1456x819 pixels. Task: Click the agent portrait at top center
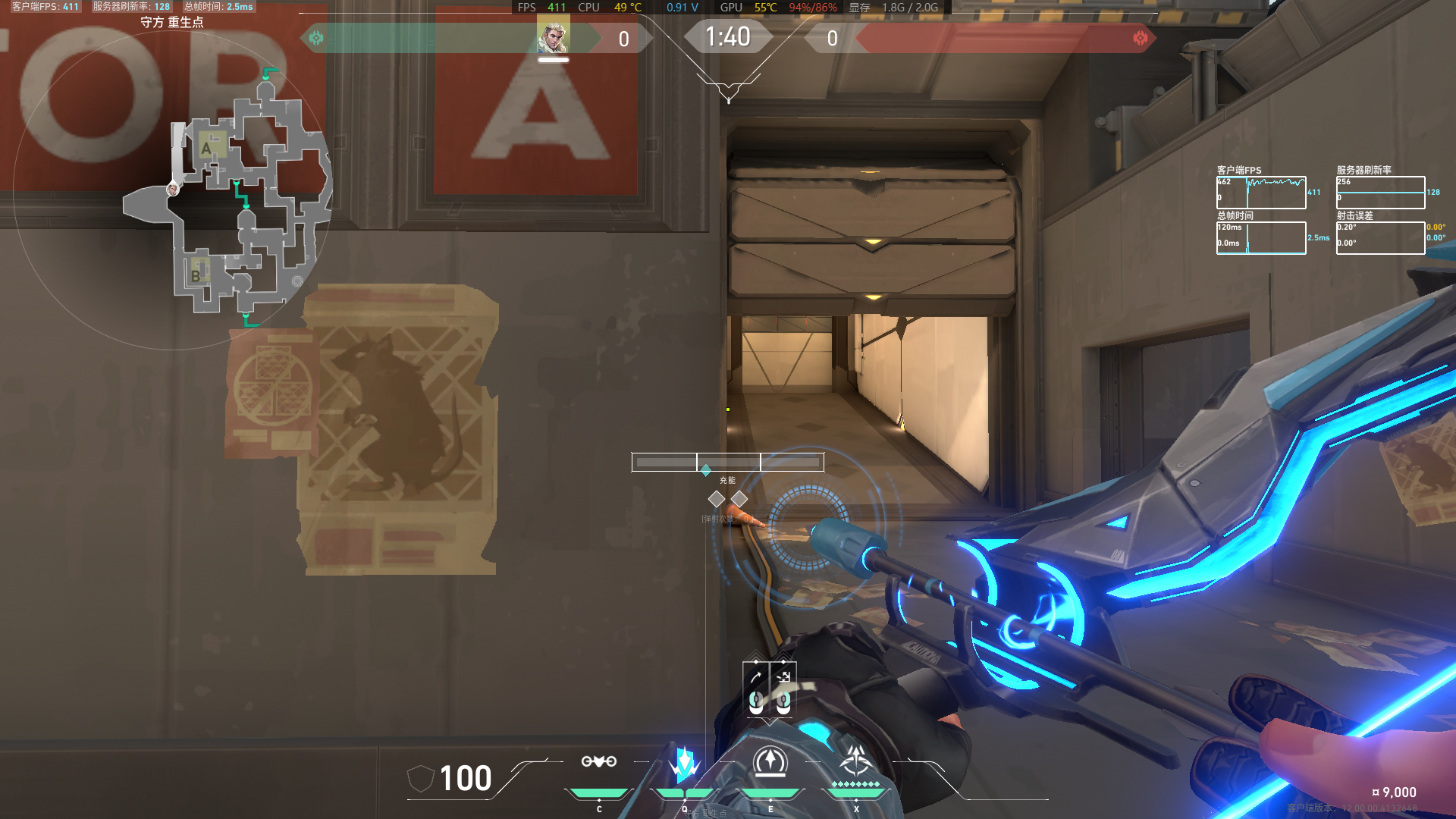coord(552,36)
